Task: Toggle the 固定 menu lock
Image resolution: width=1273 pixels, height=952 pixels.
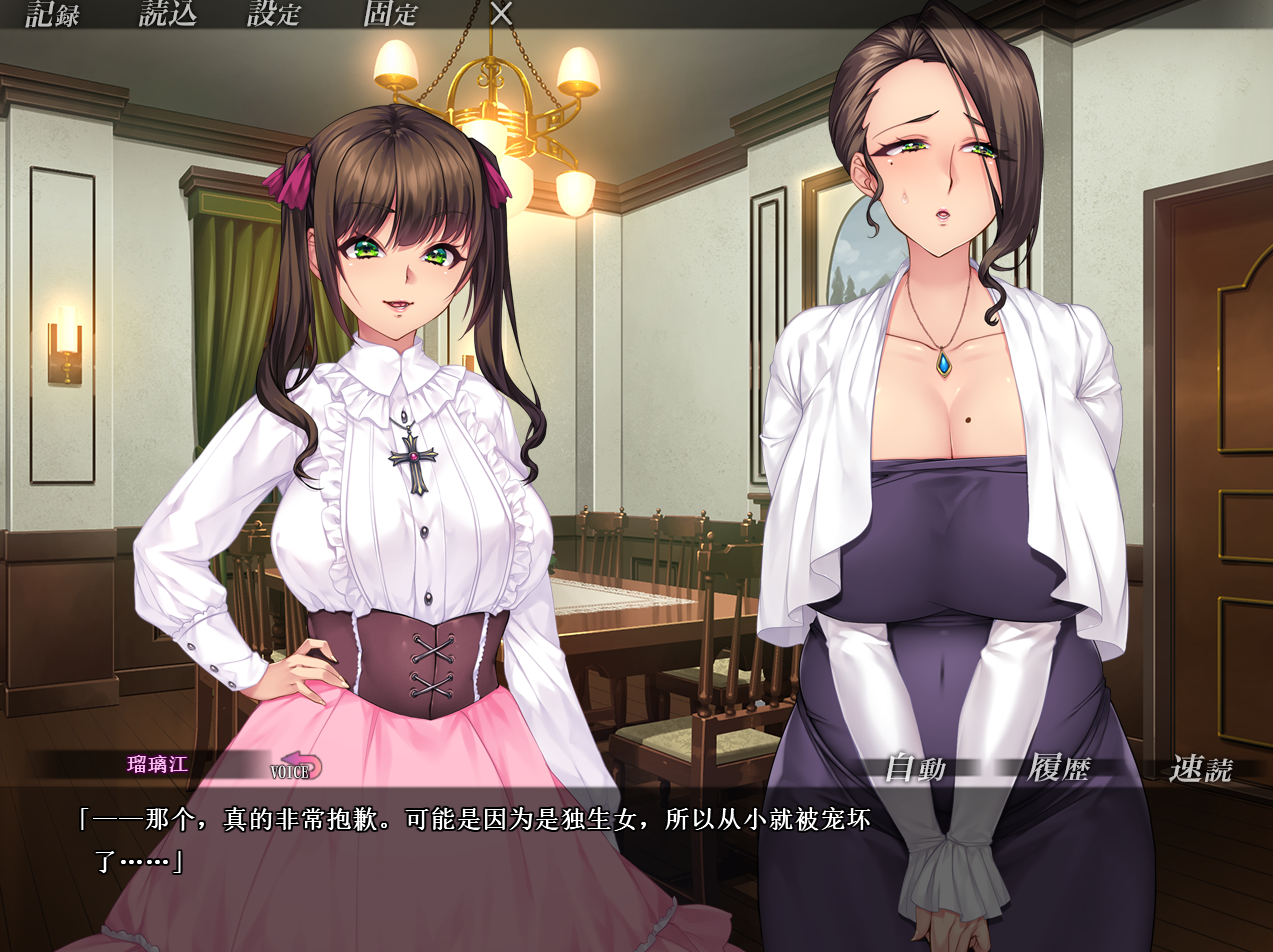Action: click(x=390, y=14)
